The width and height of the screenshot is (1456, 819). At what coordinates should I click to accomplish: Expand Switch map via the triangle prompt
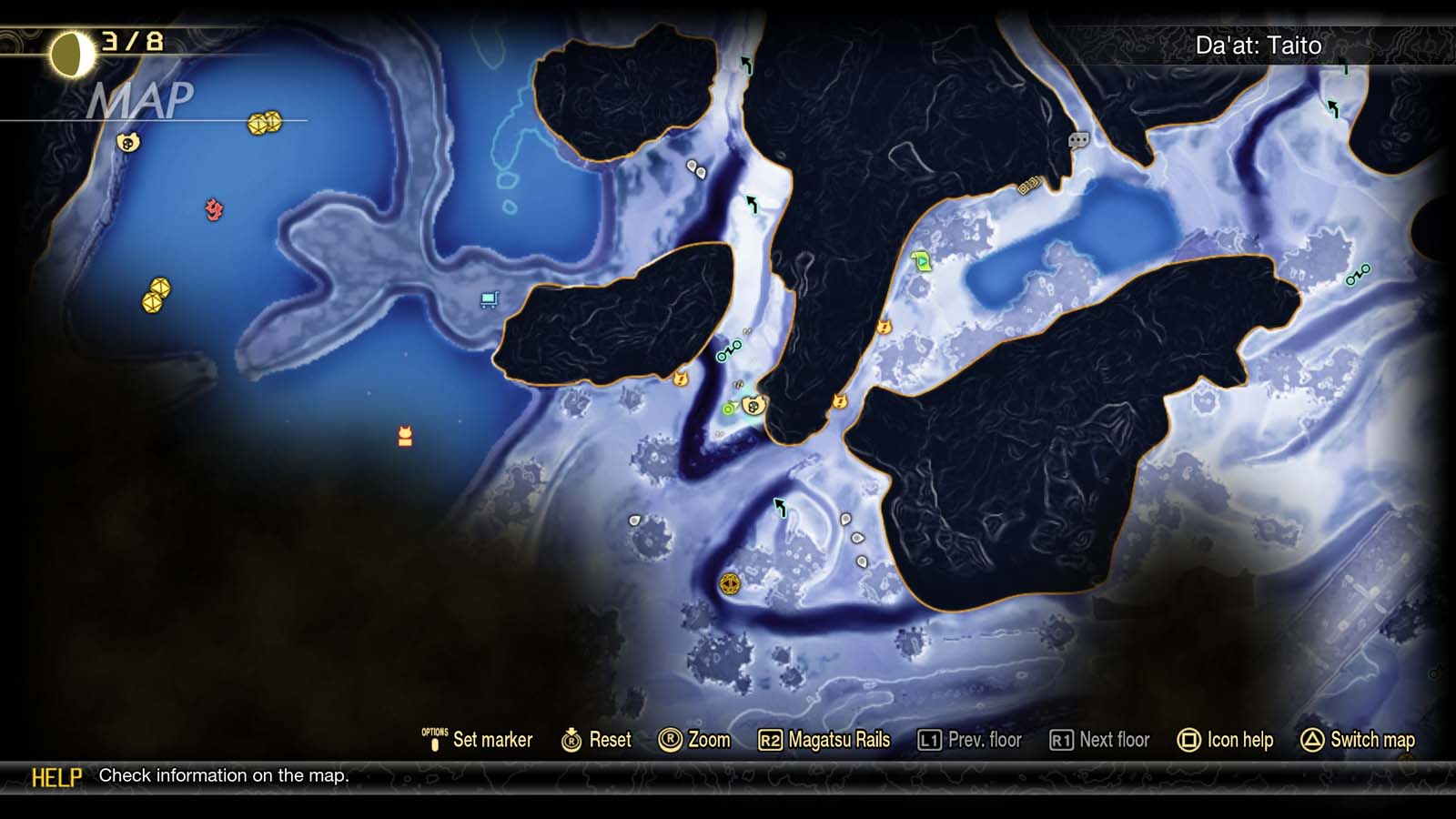1356,740
